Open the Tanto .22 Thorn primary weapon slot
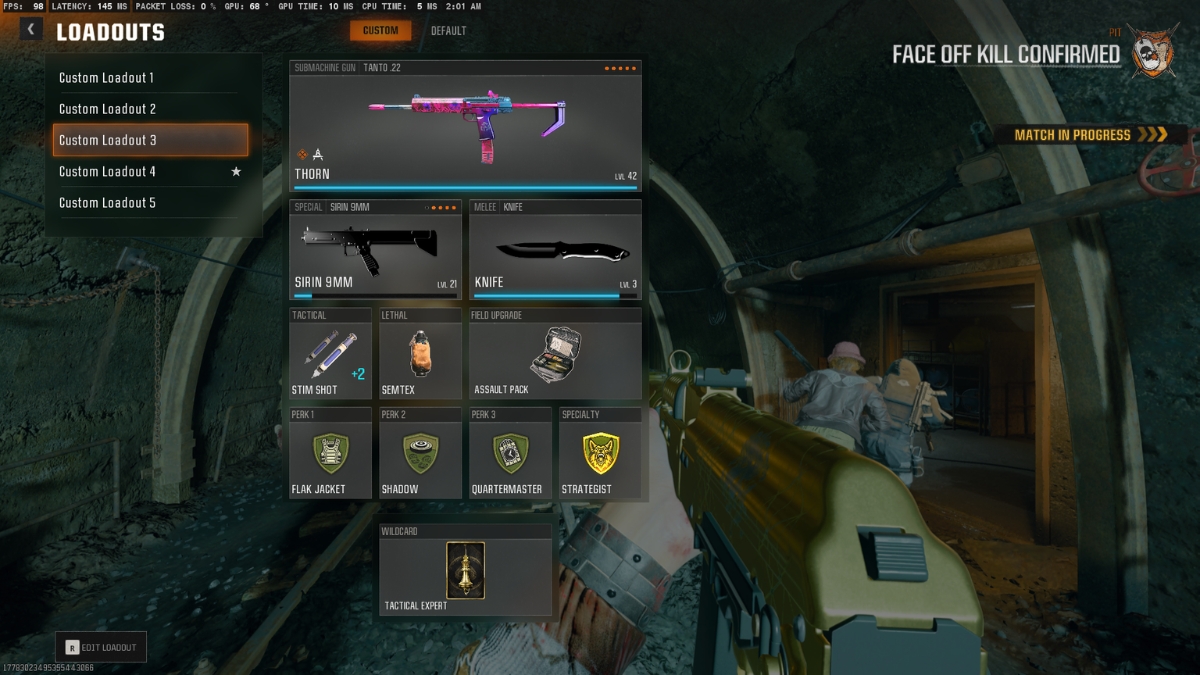Screen dimensions: 1200x675 pos(465,125)
